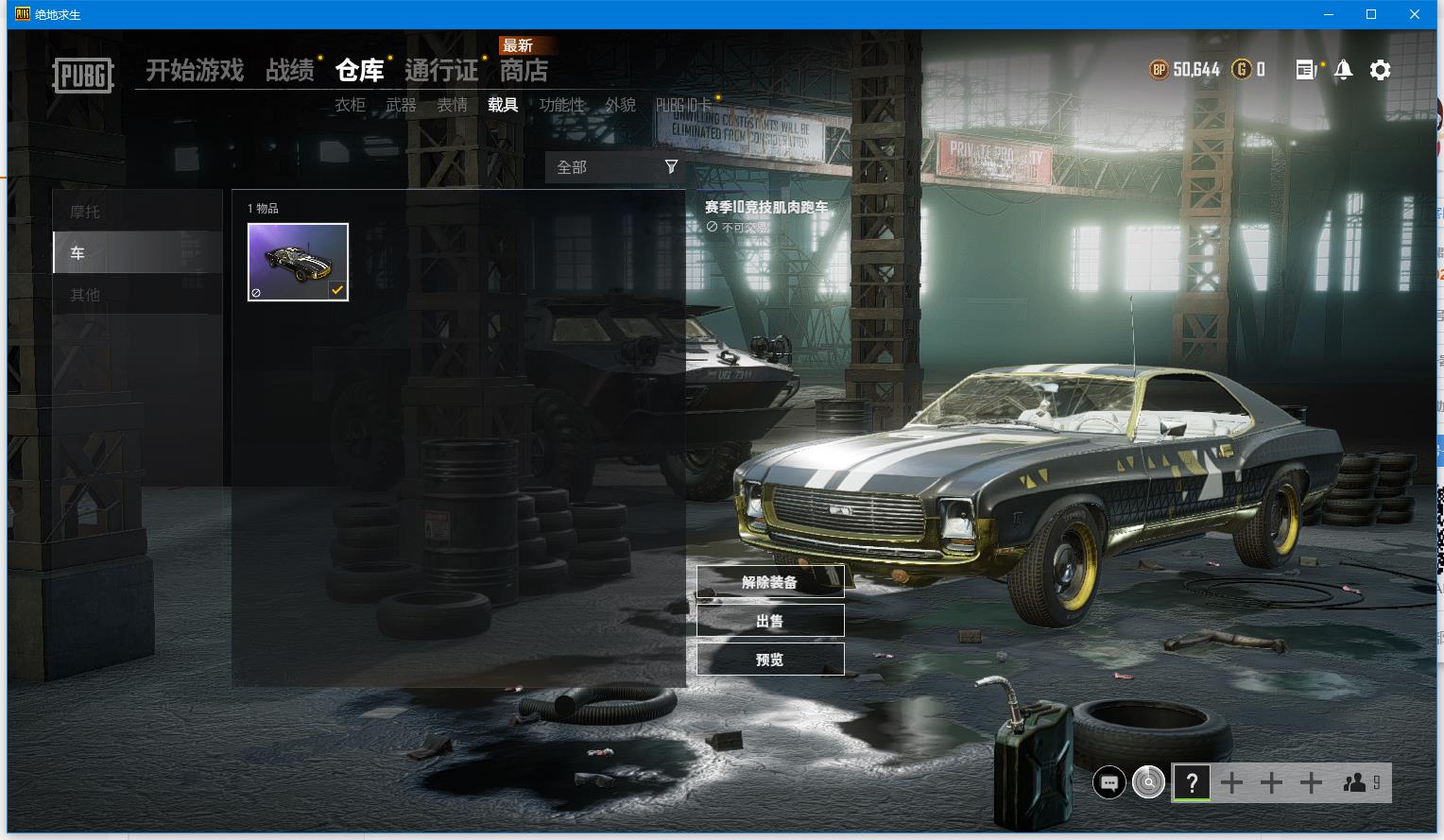Select the 功能性 utility sub-tab
The height and width of the screenshot is (840, 1444).
[561, 105]
